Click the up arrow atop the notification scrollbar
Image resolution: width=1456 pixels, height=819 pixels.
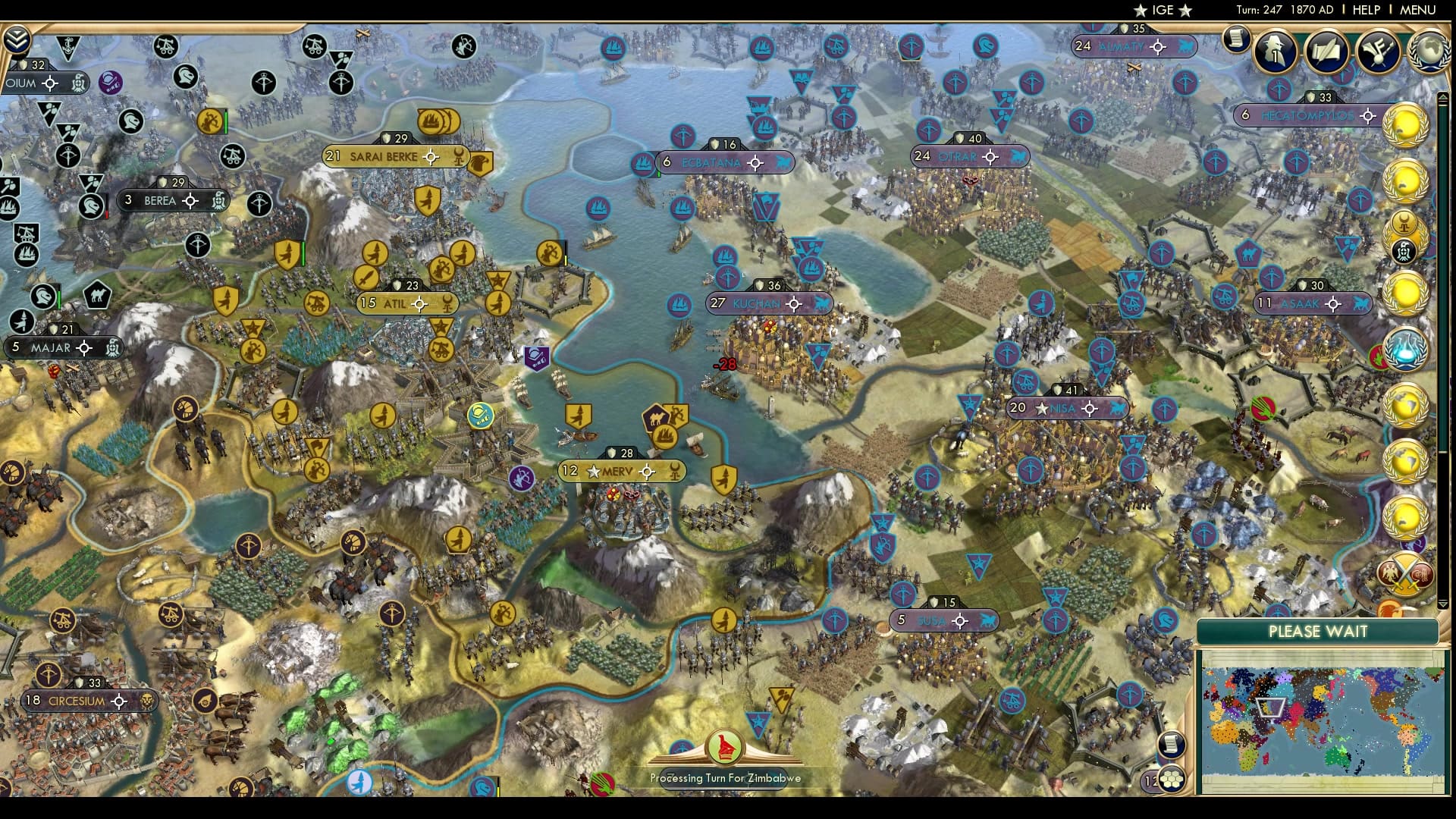tap(1443, 97)
